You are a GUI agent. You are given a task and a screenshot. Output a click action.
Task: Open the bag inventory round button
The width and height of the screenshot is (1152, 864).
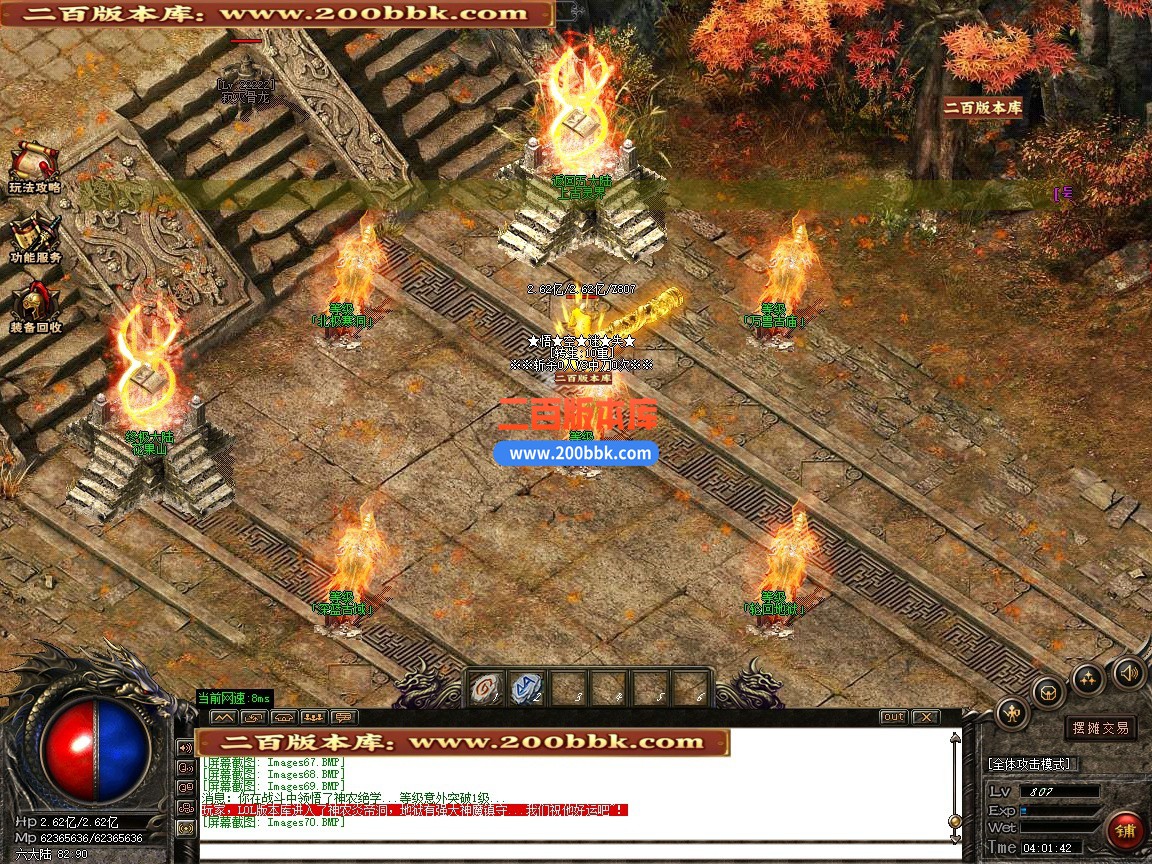tap(1048, 690)
